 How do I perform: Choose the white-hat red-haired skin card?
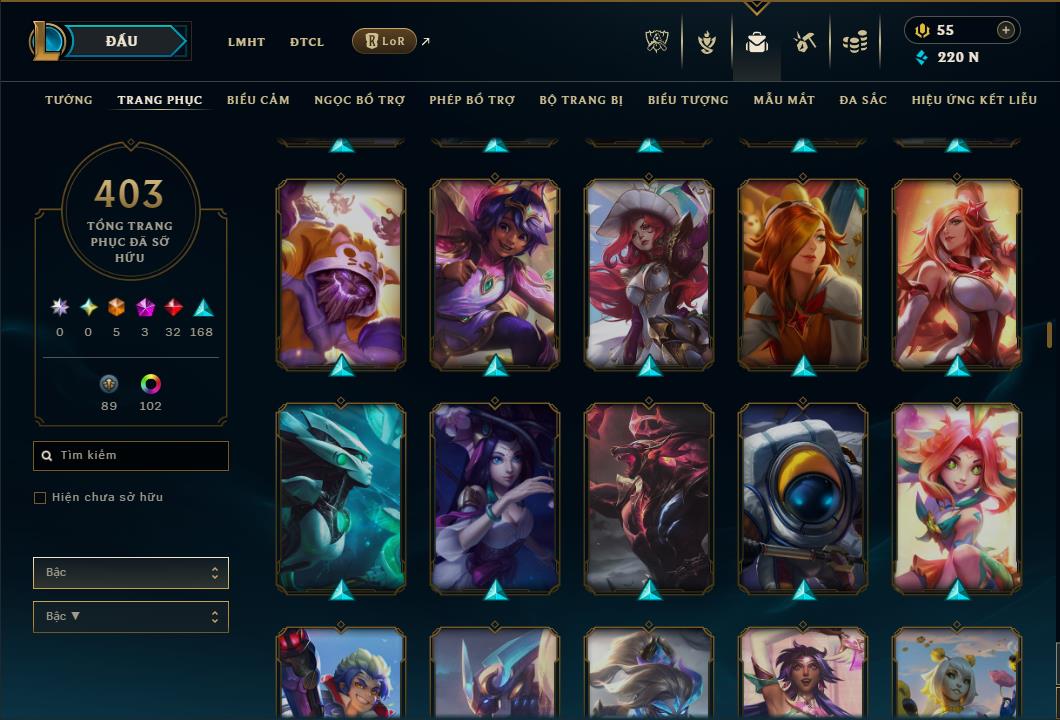649,272
